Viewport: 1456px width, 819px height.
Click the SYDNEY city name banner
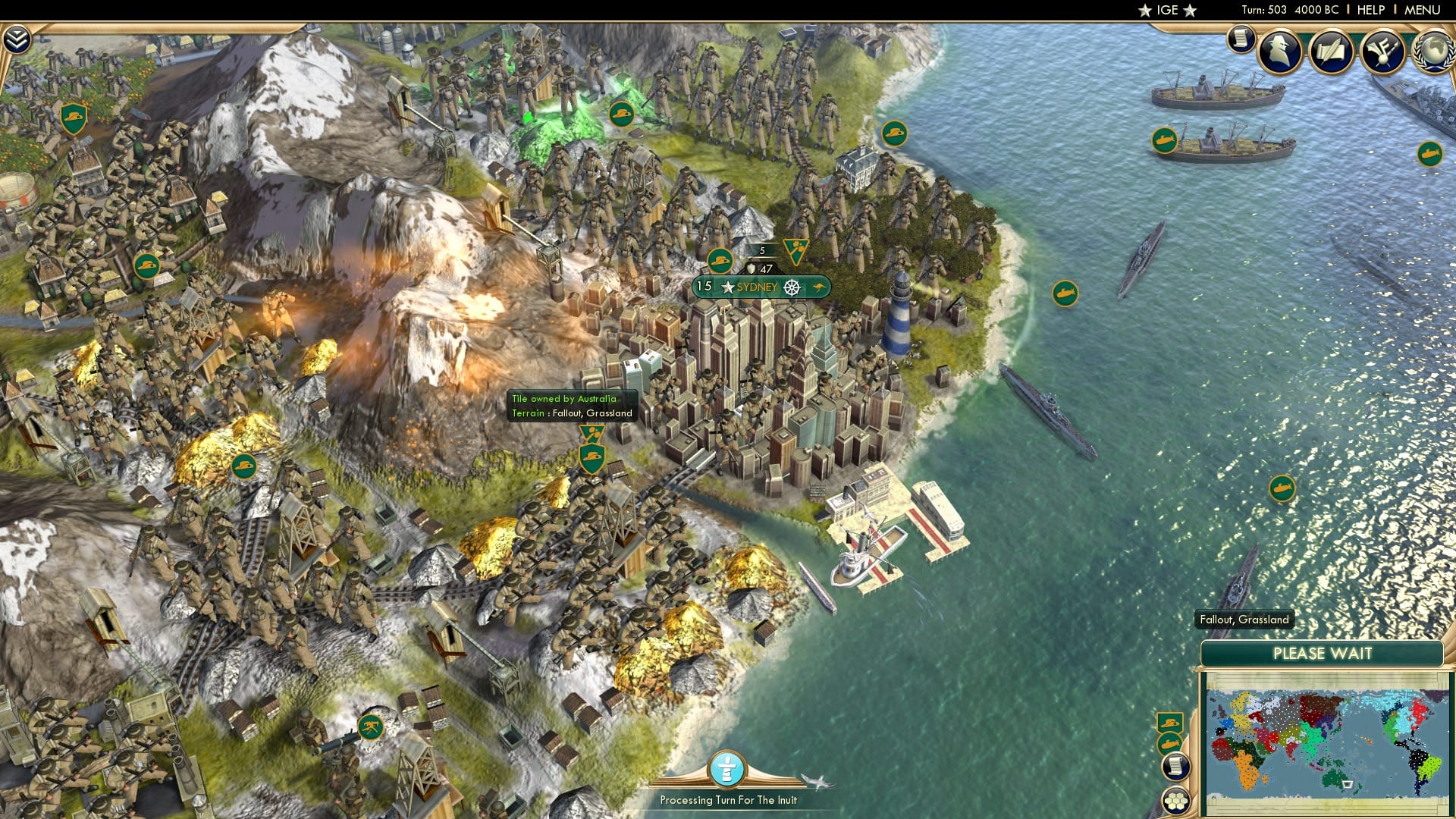click(757, 287)
